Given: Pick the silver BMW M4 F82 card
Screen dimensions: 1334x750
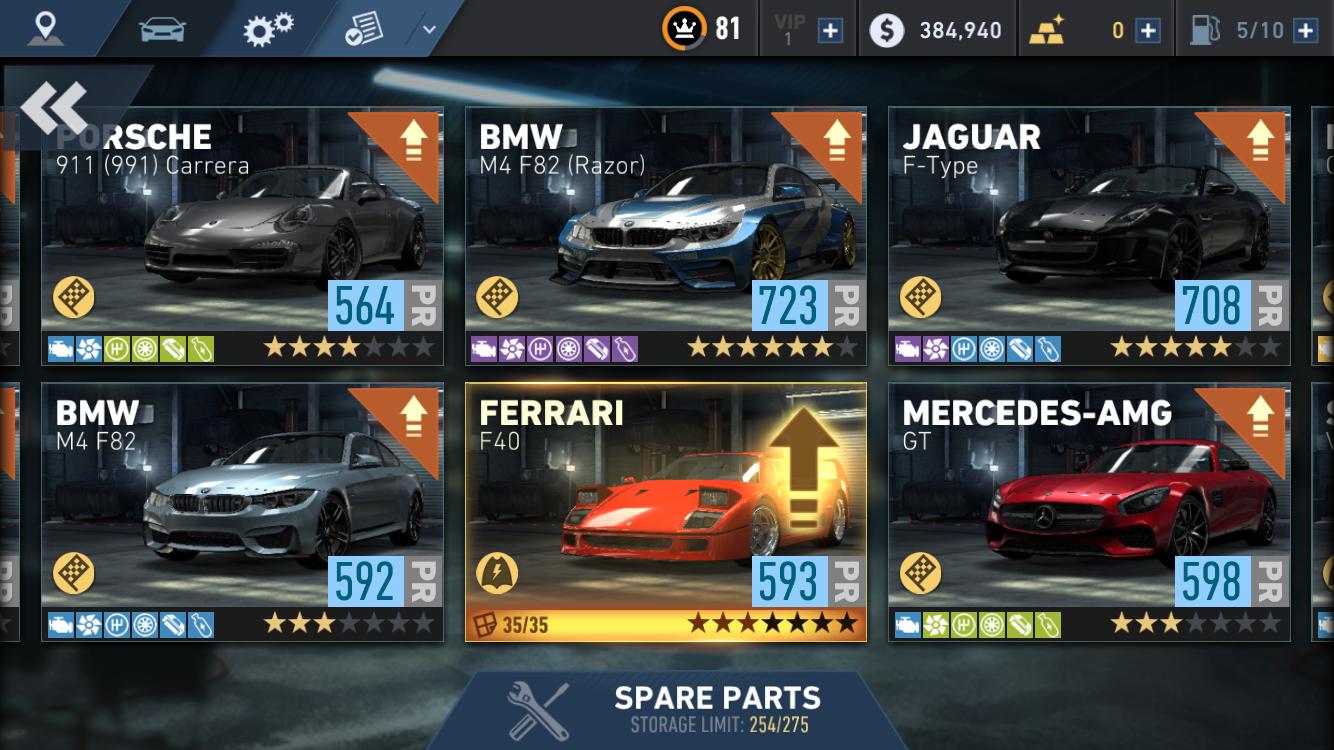Looking at the screenshot, I should 242,511.
